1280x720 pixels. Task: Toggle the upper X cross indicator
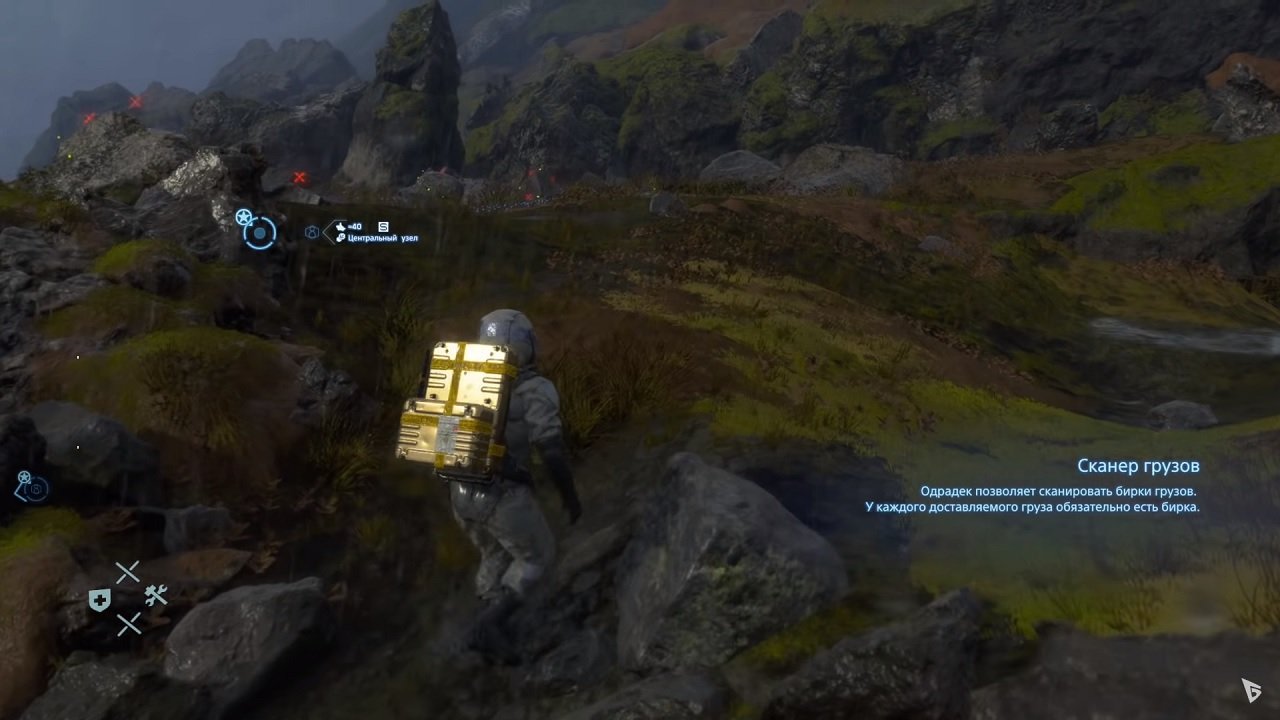(128, 571)
